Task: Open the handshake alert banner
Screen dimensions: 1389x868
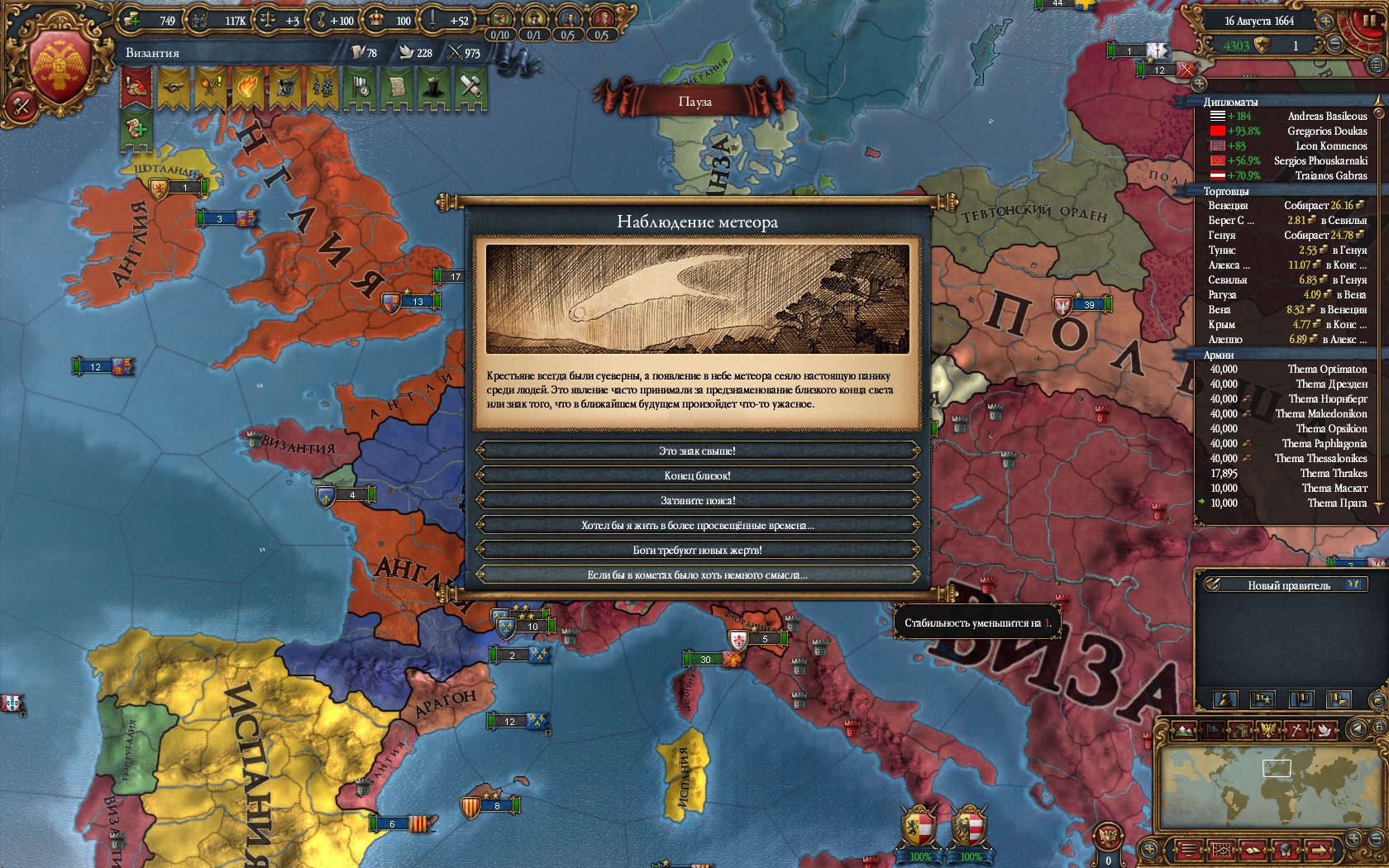Action: (174, 88)
